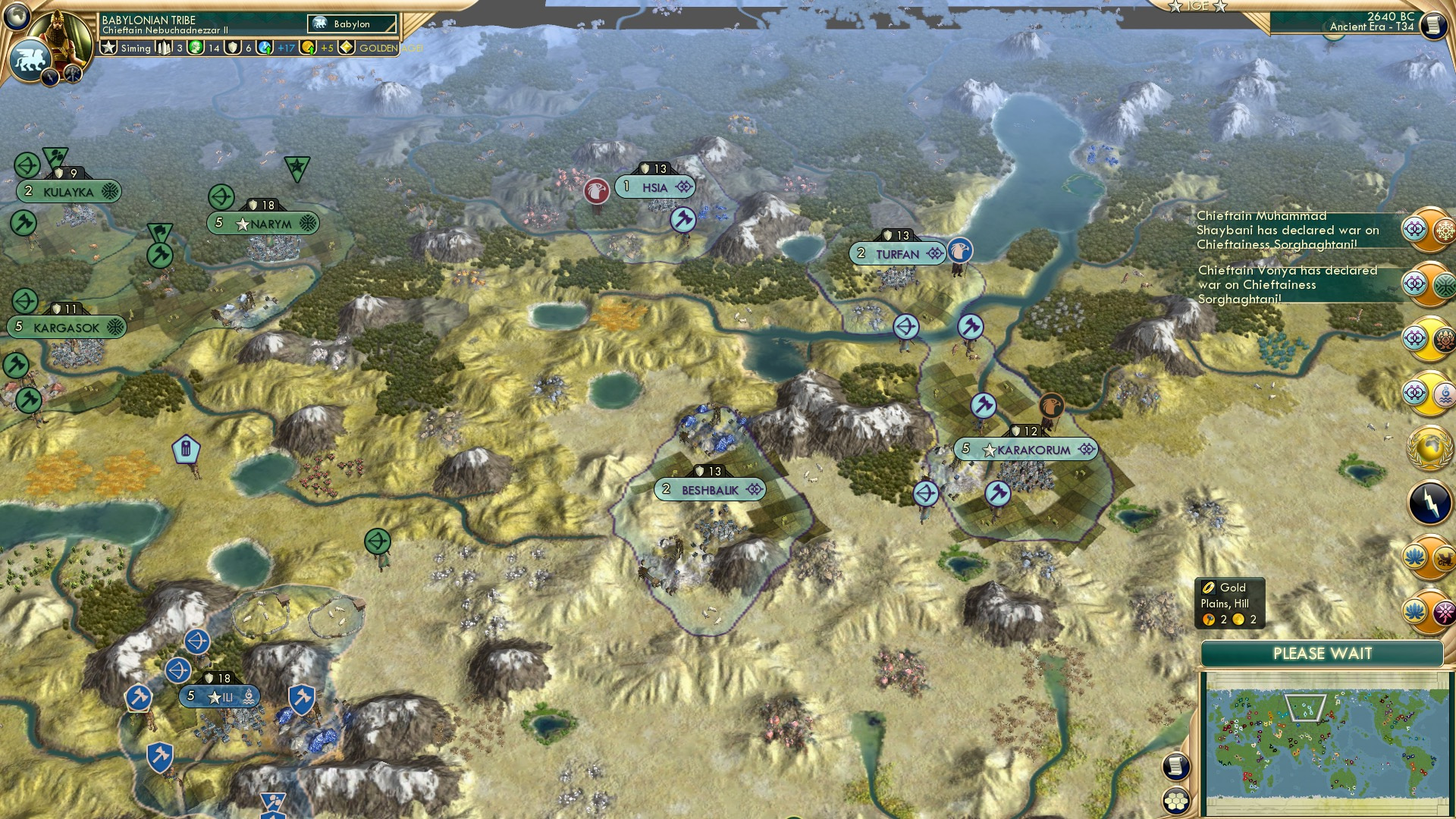Toggle the hex grid icon beside the minimap
Screen dimensions: 1456x819
(1176, 802)
